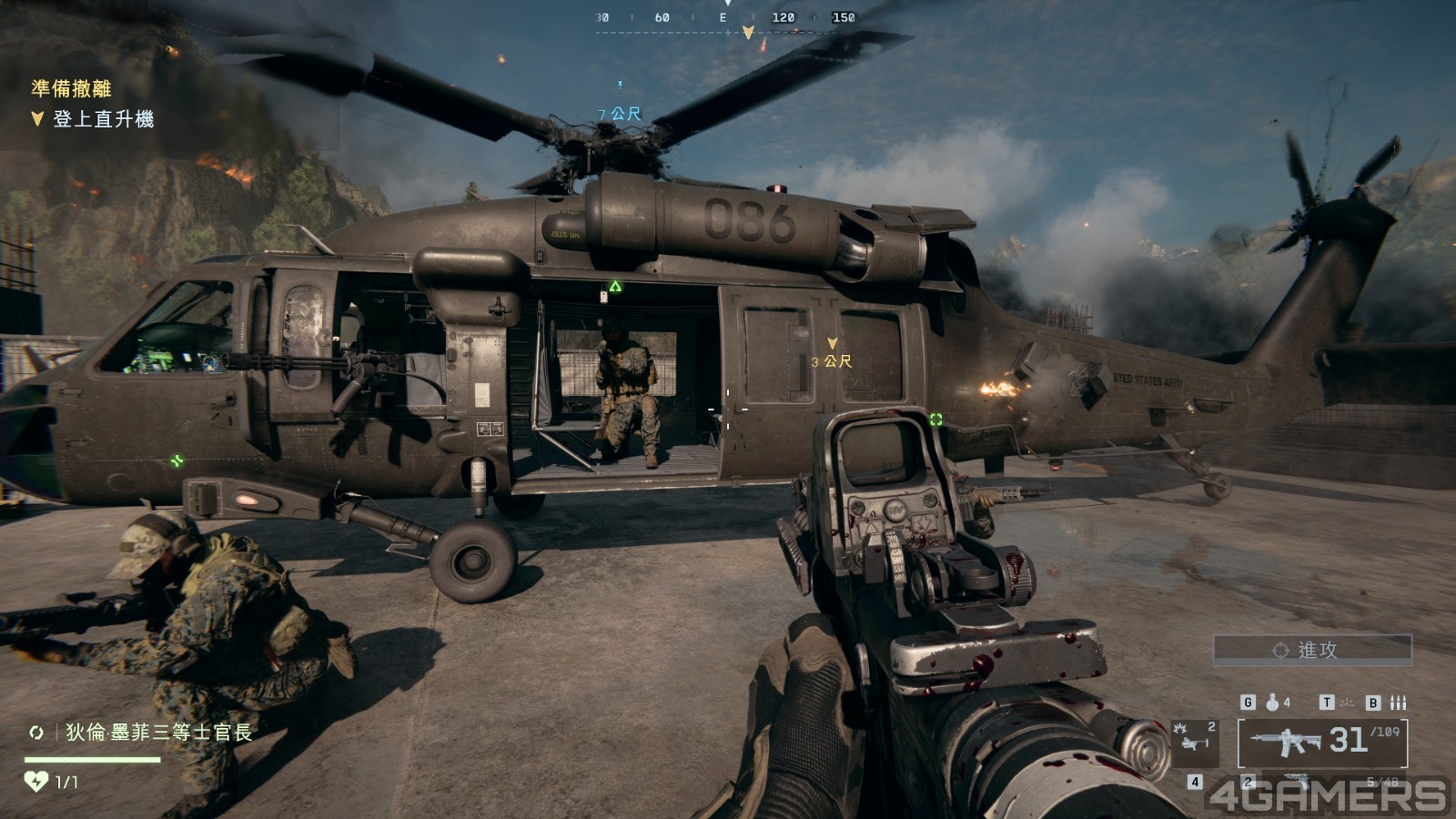1456x819 pixels.
Task: Click the 登上直升機 objective tracker
Action: pyautogui.click(x=102, y=119)
